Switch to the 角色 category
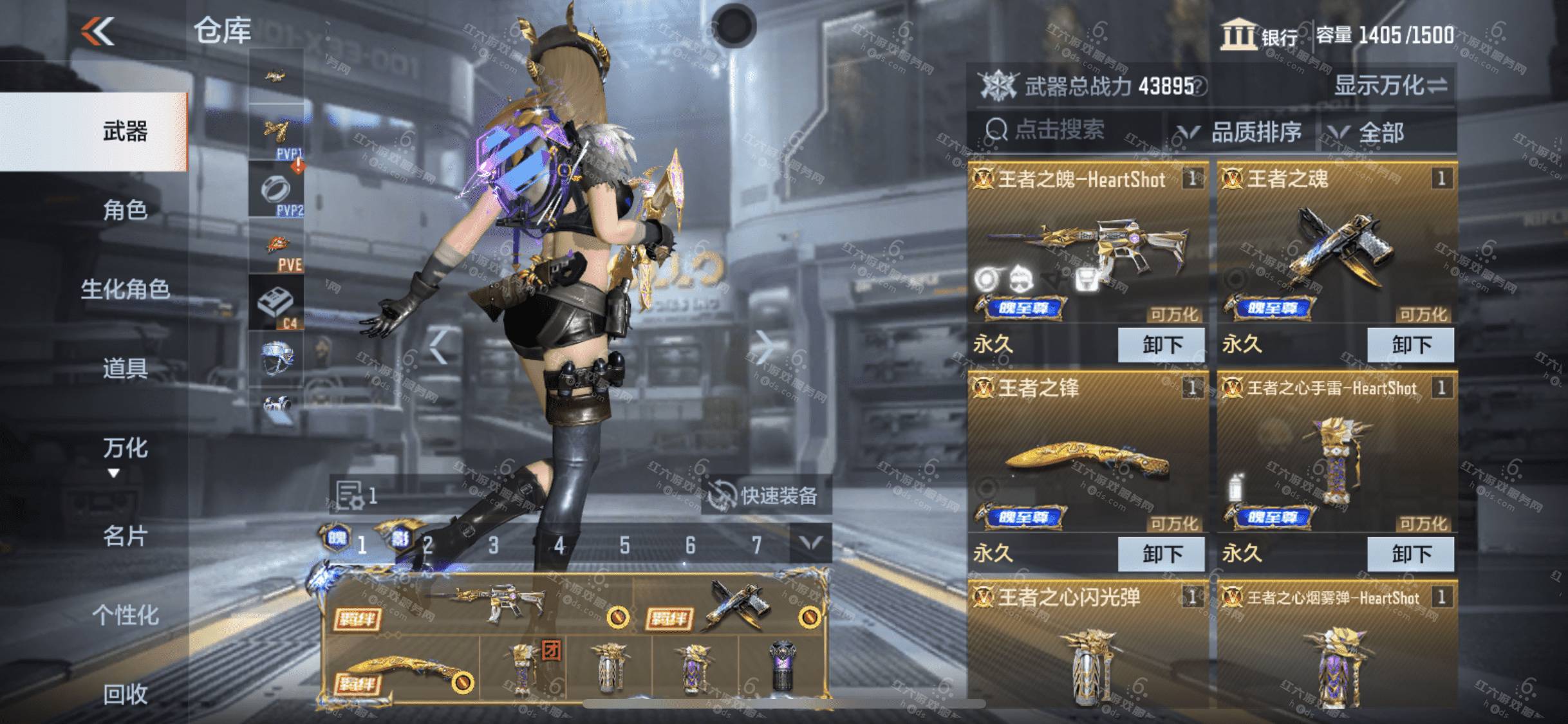The height and width of the screenshot is (724, 1568). [126, 210]
